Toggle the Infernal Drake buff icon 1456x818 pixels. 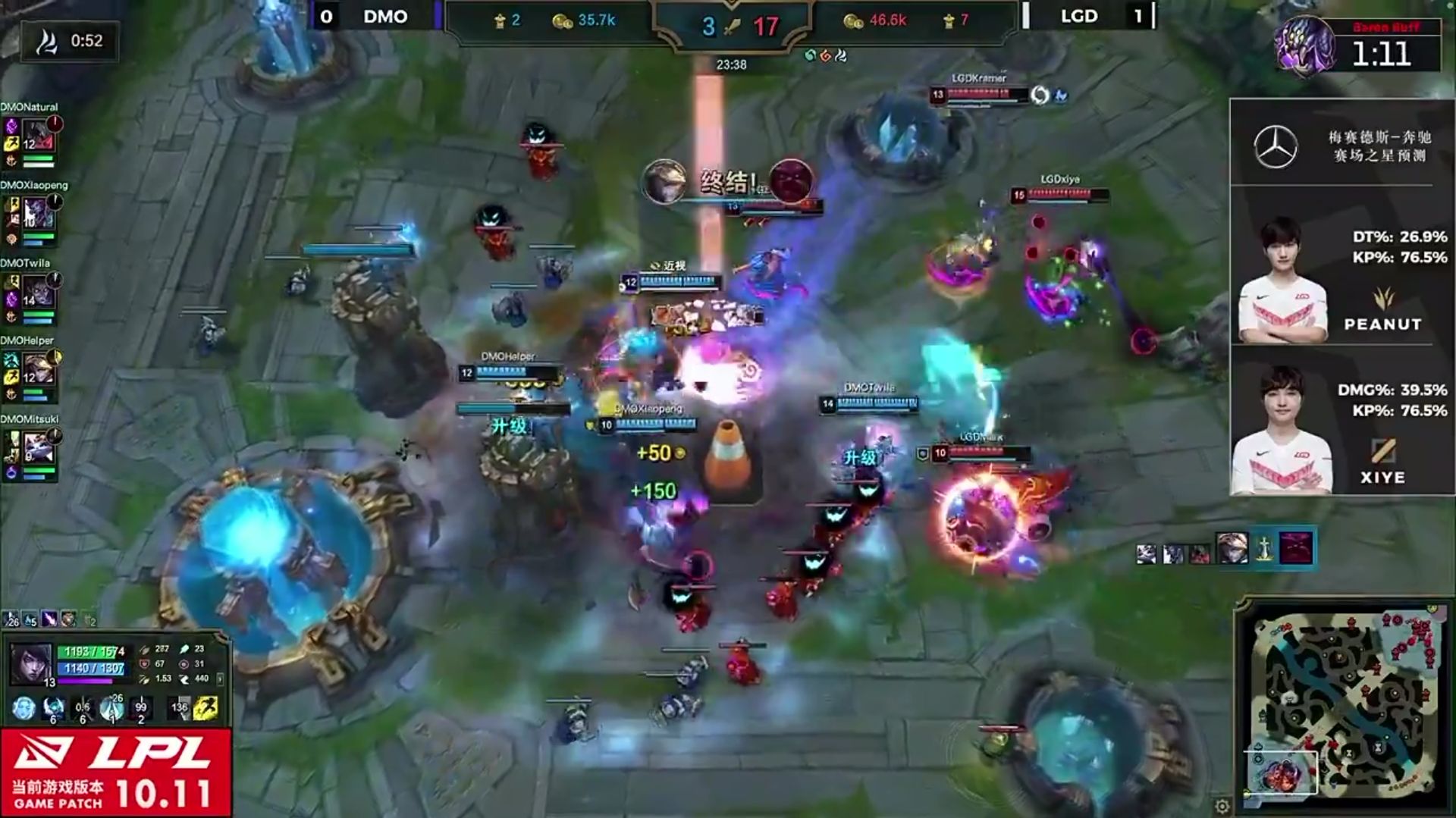click(827, 56)
